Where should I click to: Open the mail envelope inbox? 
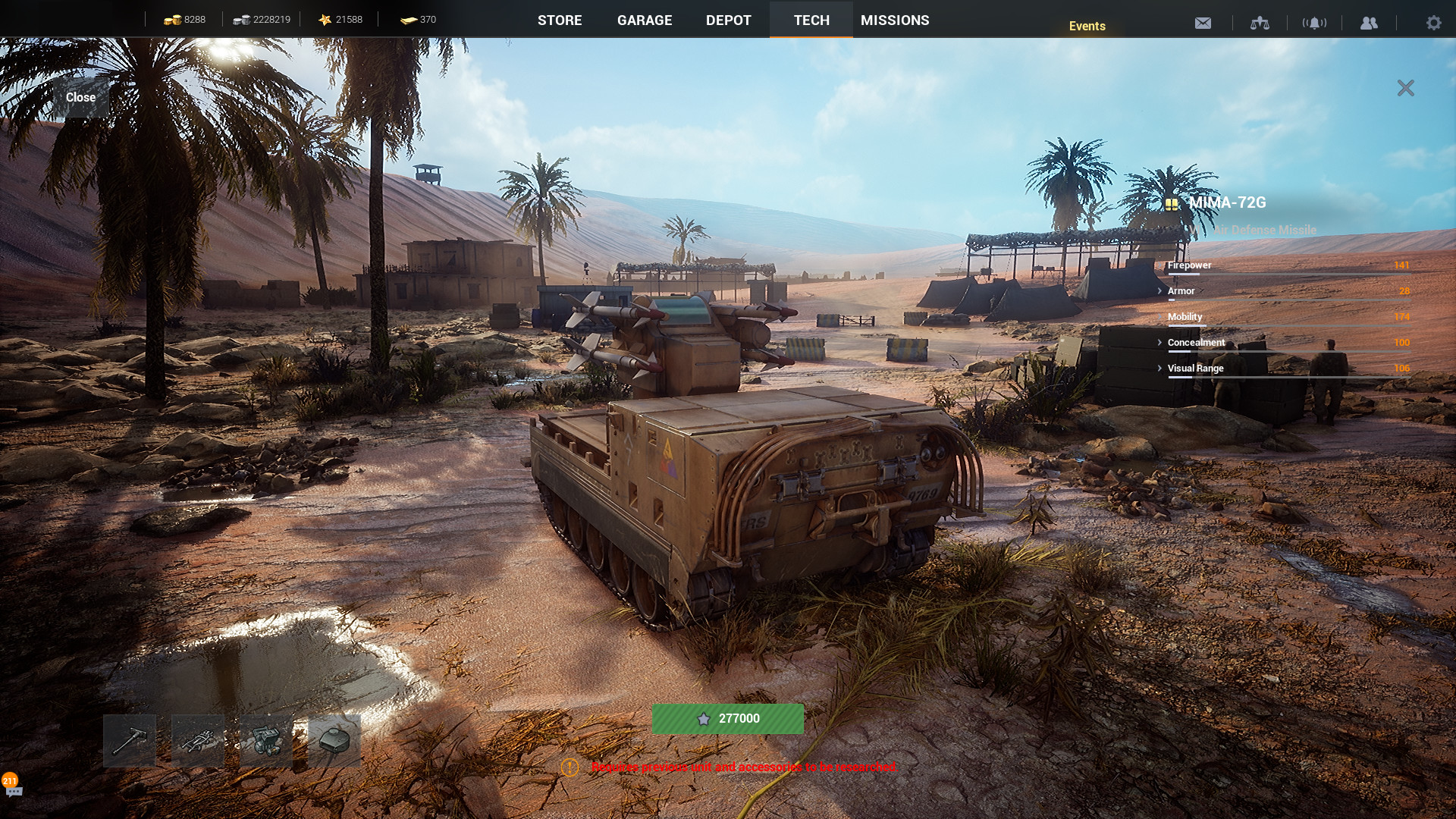[x=1203, y=23]
